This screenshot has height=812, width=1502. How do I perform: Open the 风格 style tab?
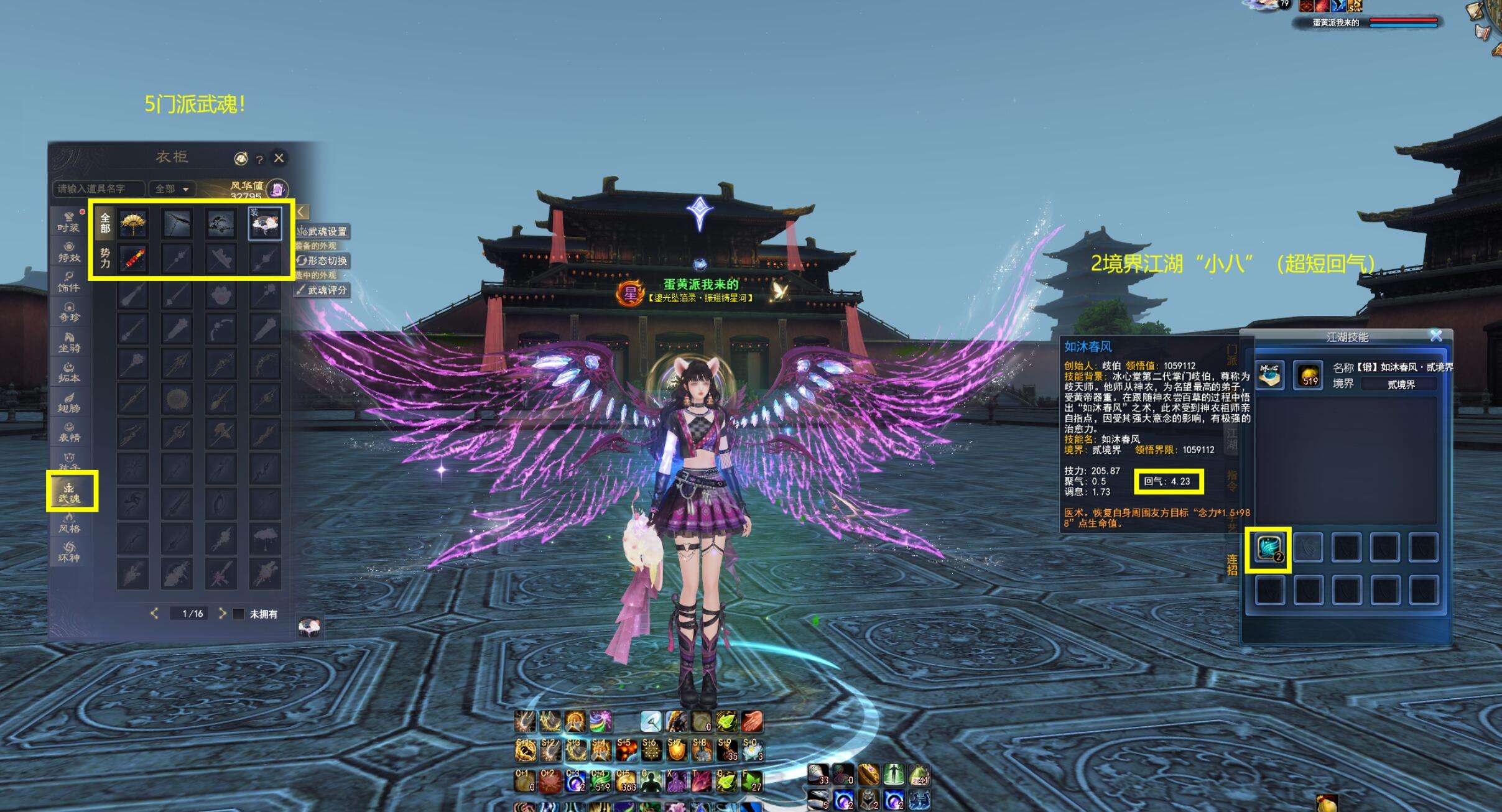(x=69, y=522)
